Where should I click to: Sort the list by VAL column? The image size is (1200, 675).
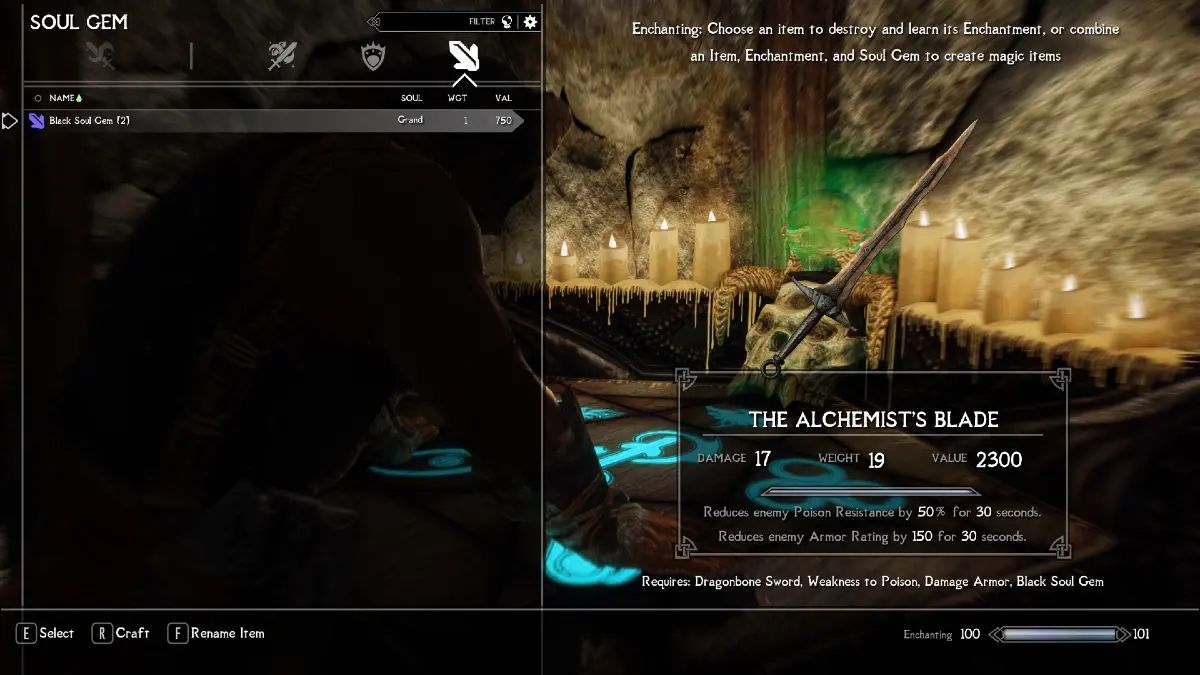(503, 98)
